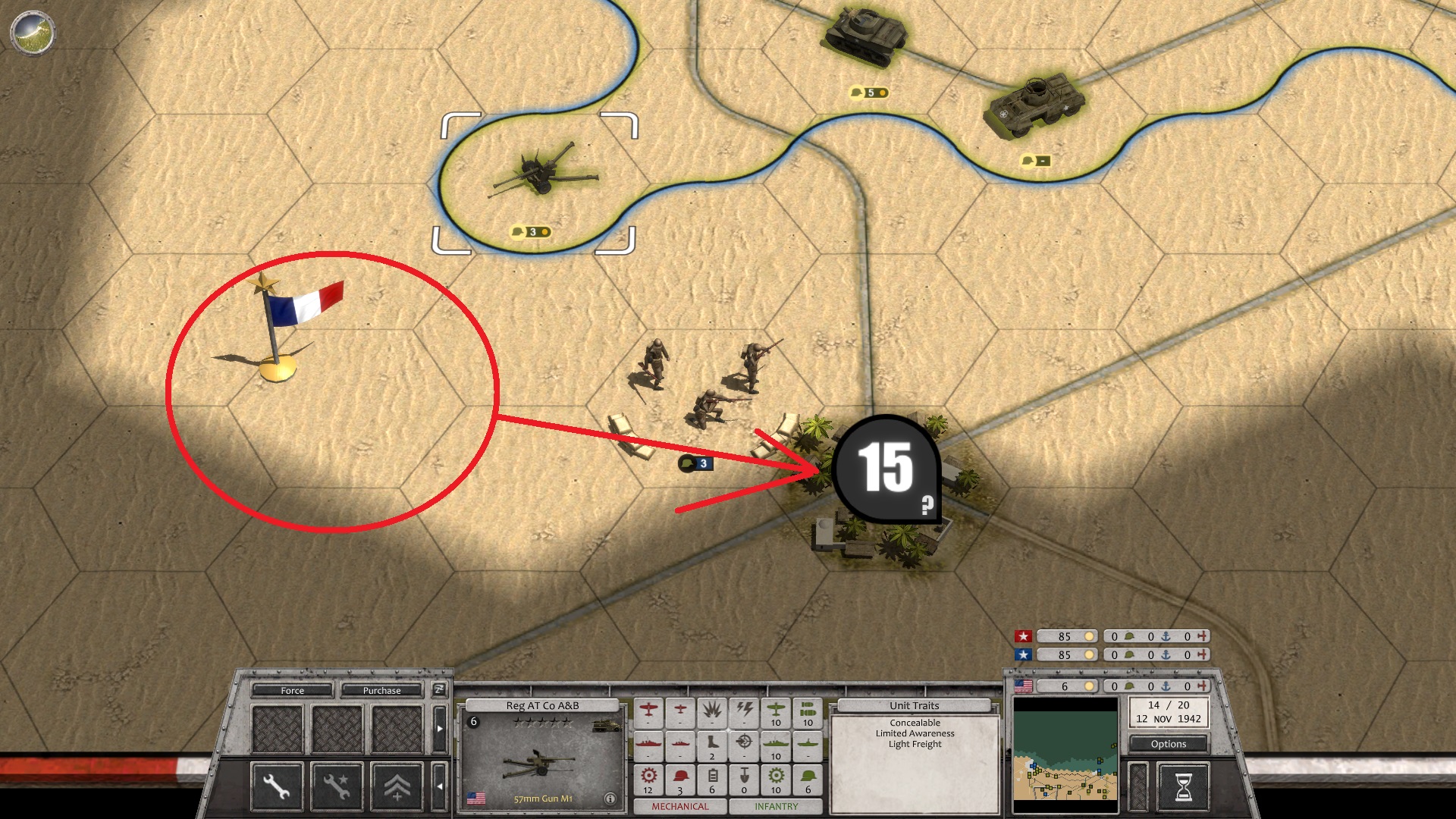The image size is (1456, 819).
Task: Click the half-track transport icon on card
Action: click(607, 726)
